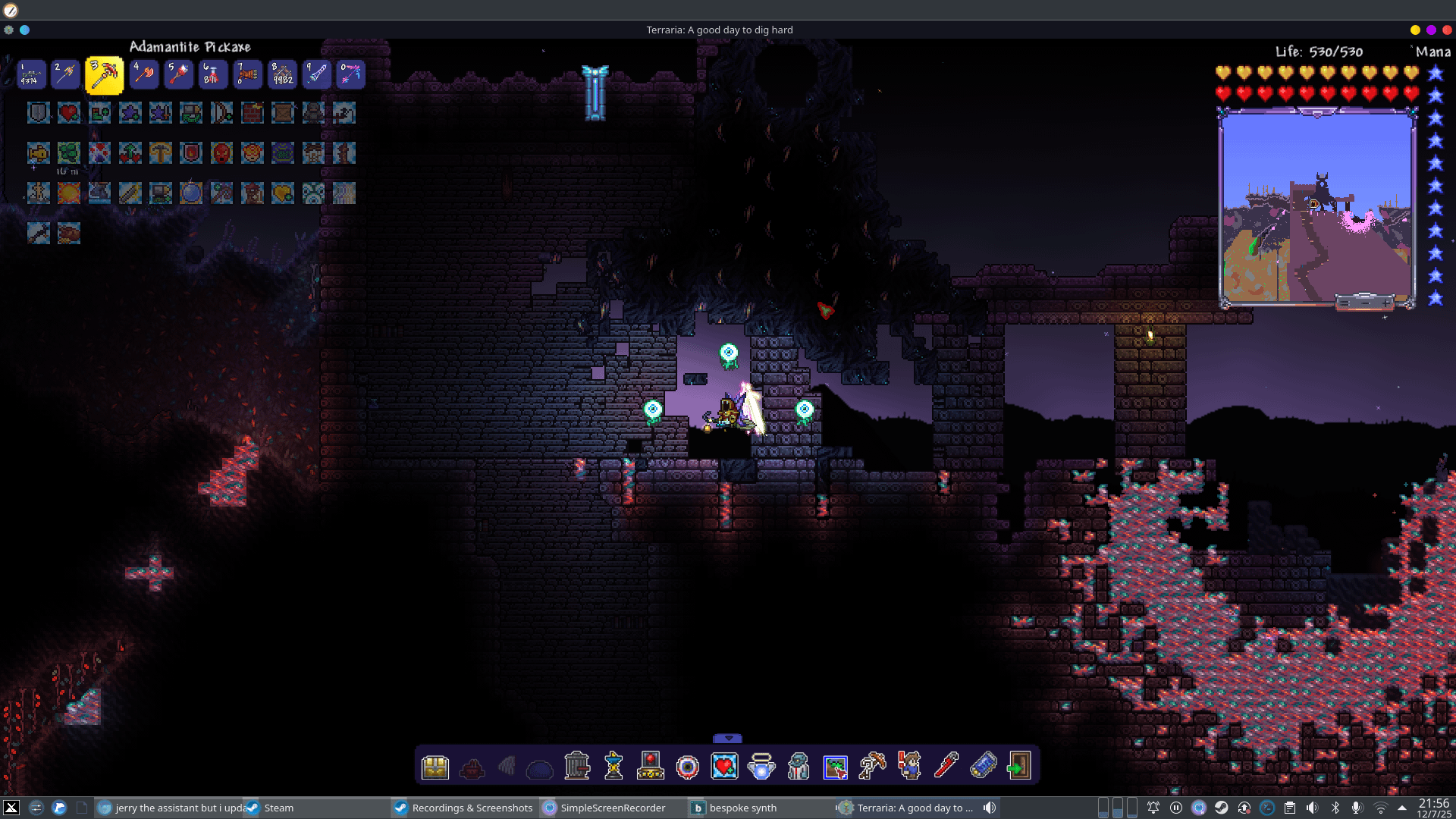Click the exit door button in bottom bar
The image size is (1456, 819).
1018,766
